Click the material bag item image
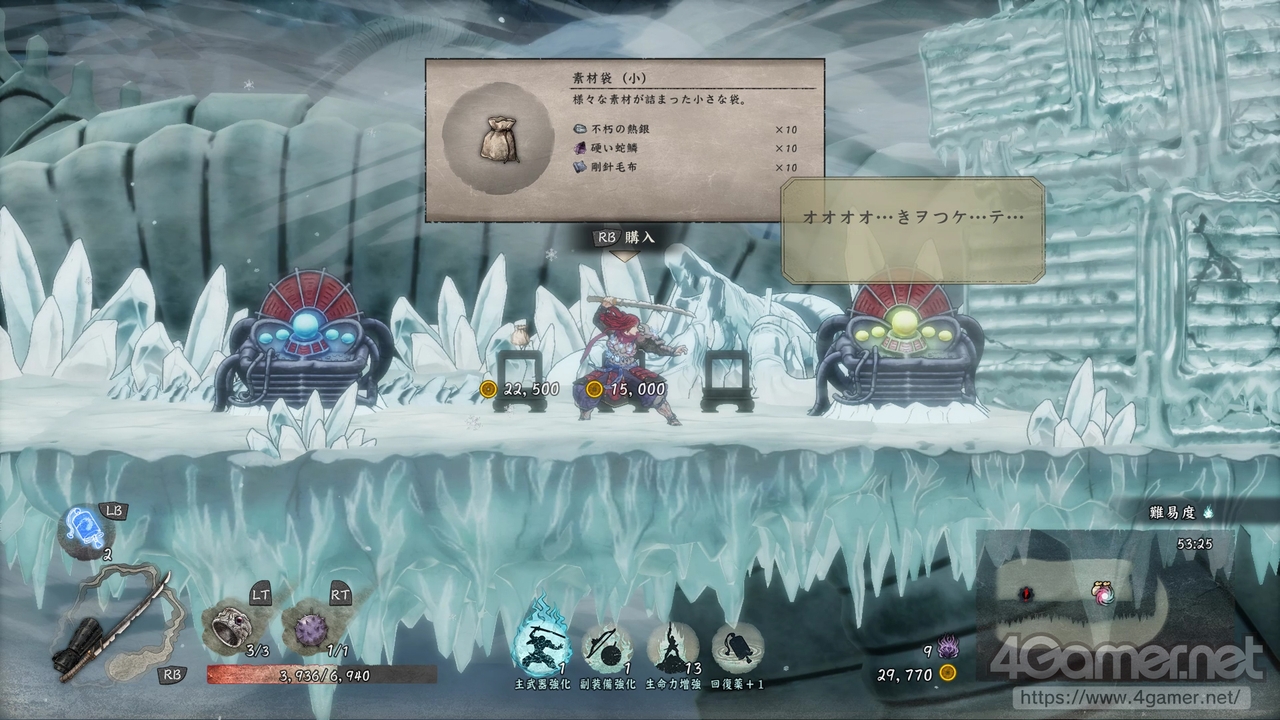Viewport: 1280px width, 720px height. point(498,138)
